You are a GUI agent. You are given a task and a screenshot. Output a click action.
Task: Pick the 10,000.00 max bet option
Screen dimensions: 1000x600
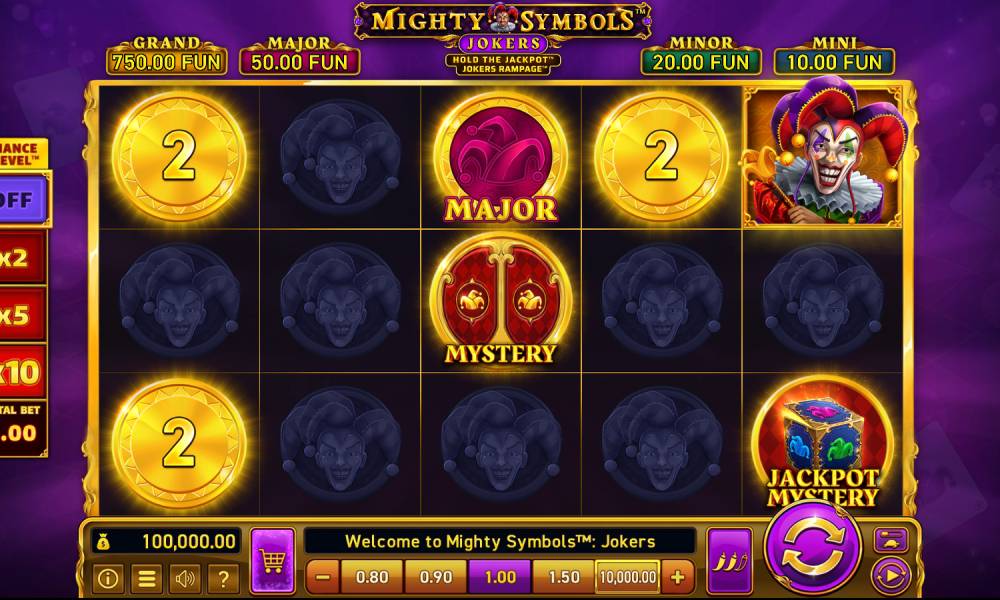(x=628, y=577)
